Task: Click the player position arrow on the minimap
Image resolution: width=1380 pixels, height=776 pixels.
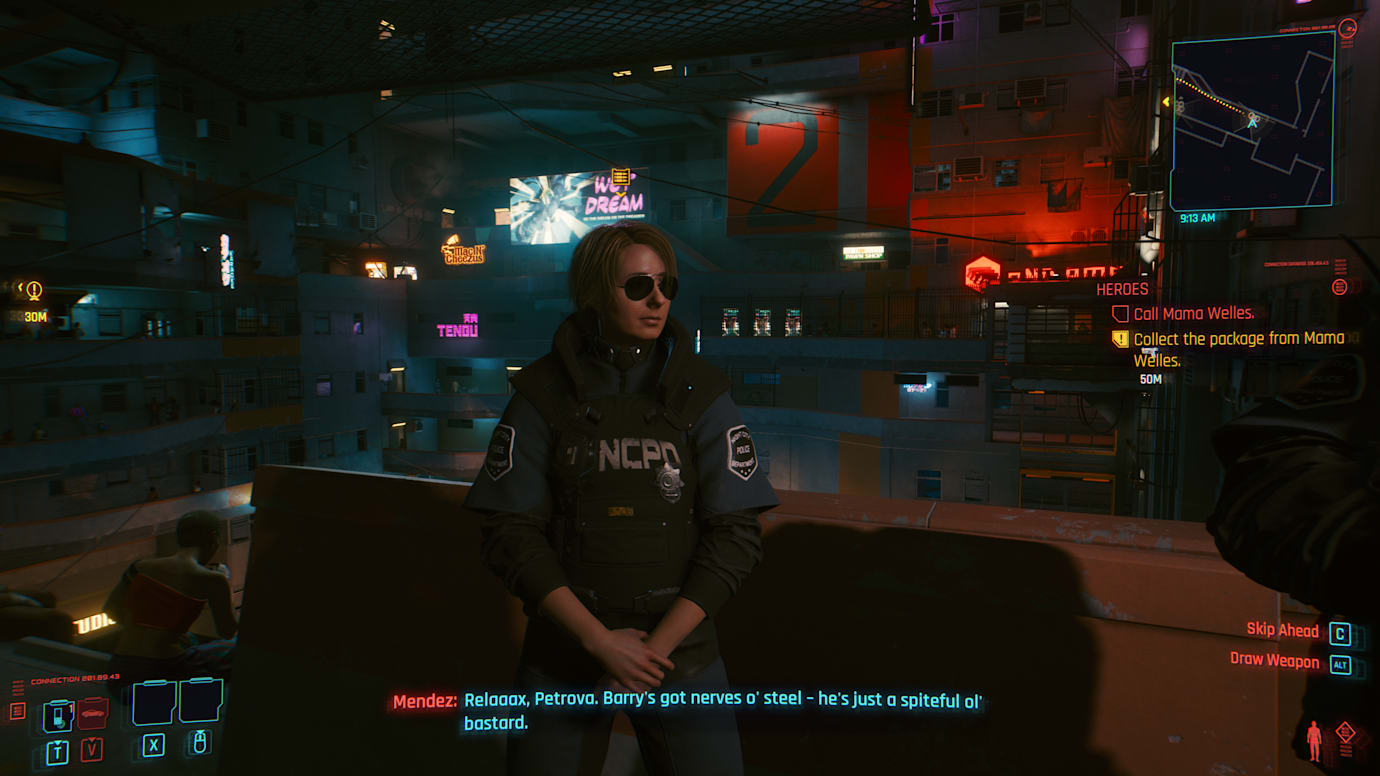Action: pyautogui.click(x=1253, y=124)
